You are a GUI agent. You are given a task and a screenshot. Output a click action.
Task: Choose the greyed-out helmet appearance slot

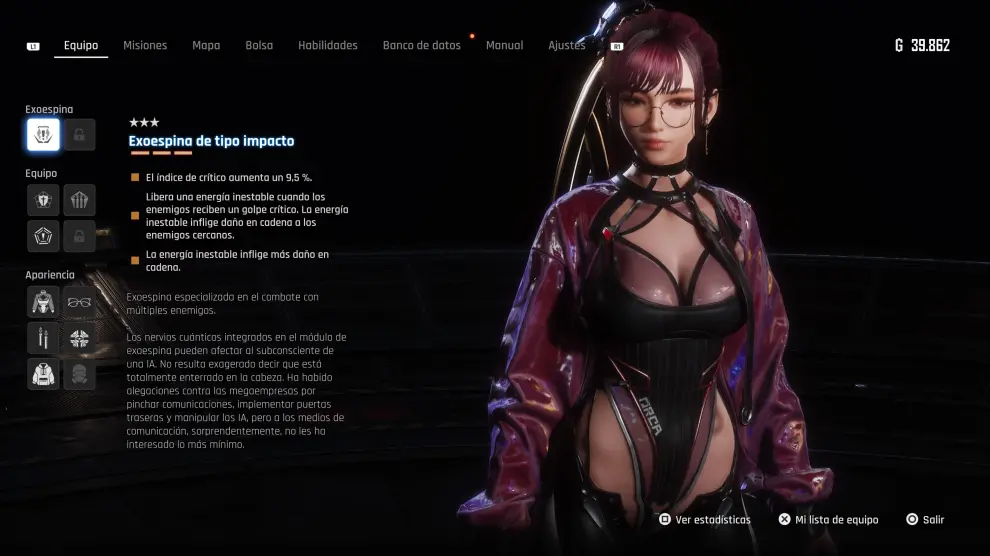coord(79,374)
